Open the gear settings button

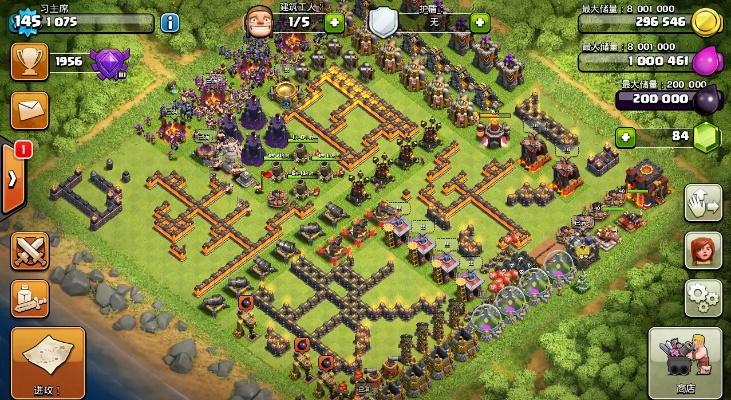pos(703,297)
